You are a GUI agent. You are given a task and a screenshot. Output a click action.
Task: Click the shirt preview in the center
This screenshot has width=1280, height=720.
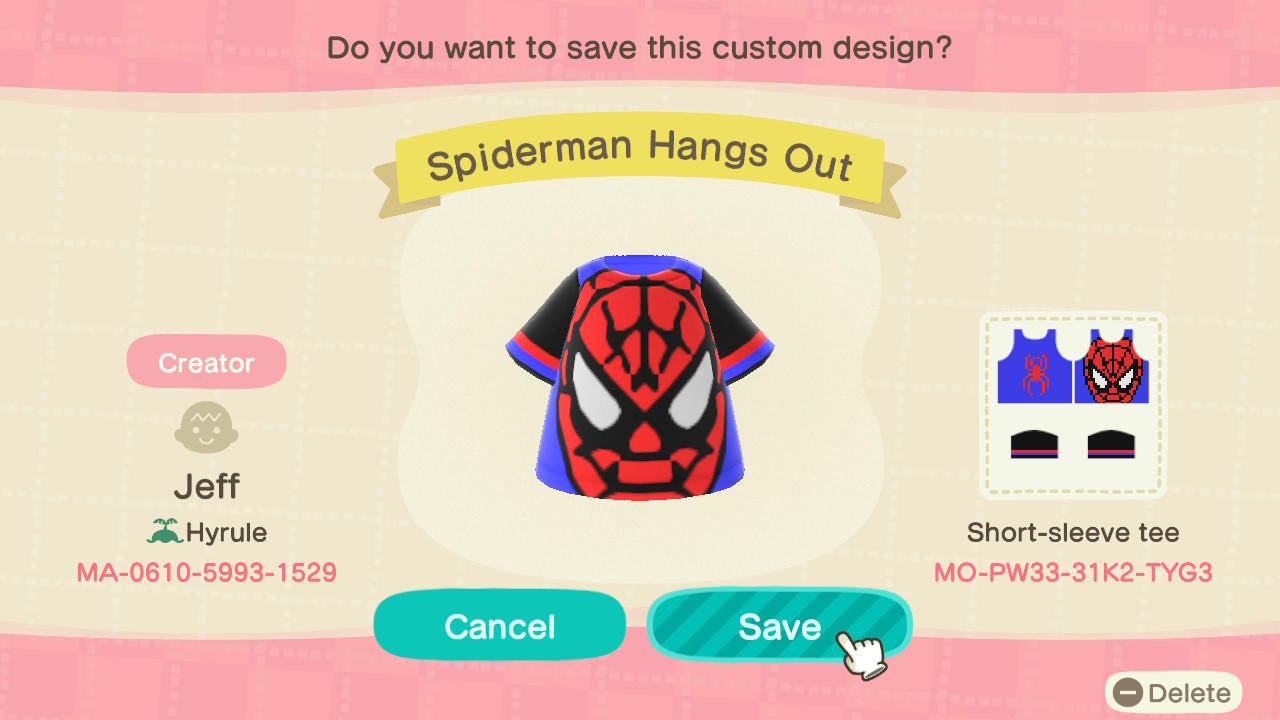click(639, 380)
